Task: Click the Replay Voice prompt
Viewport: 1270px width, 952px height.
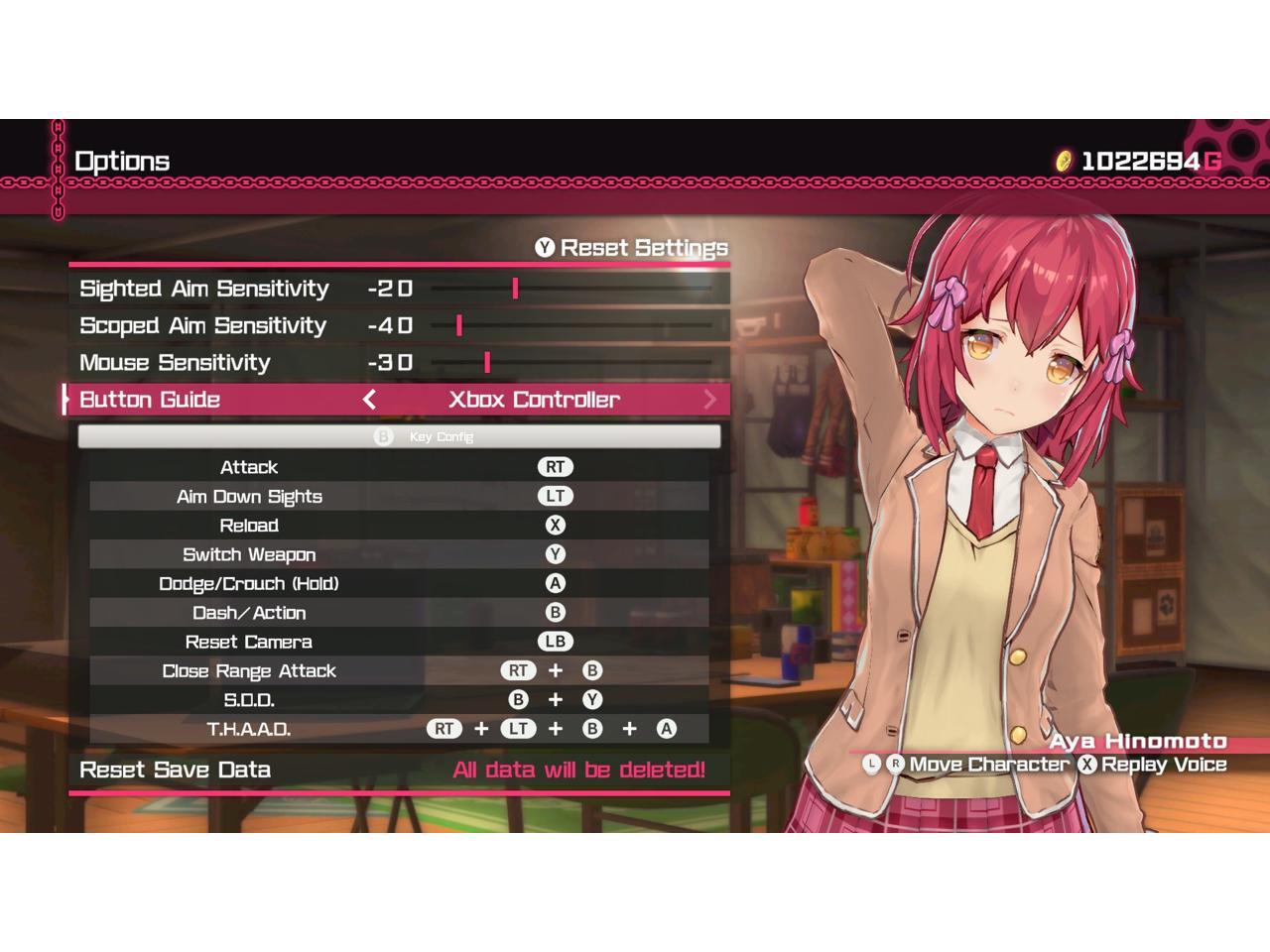Action: click(1153, 765)
